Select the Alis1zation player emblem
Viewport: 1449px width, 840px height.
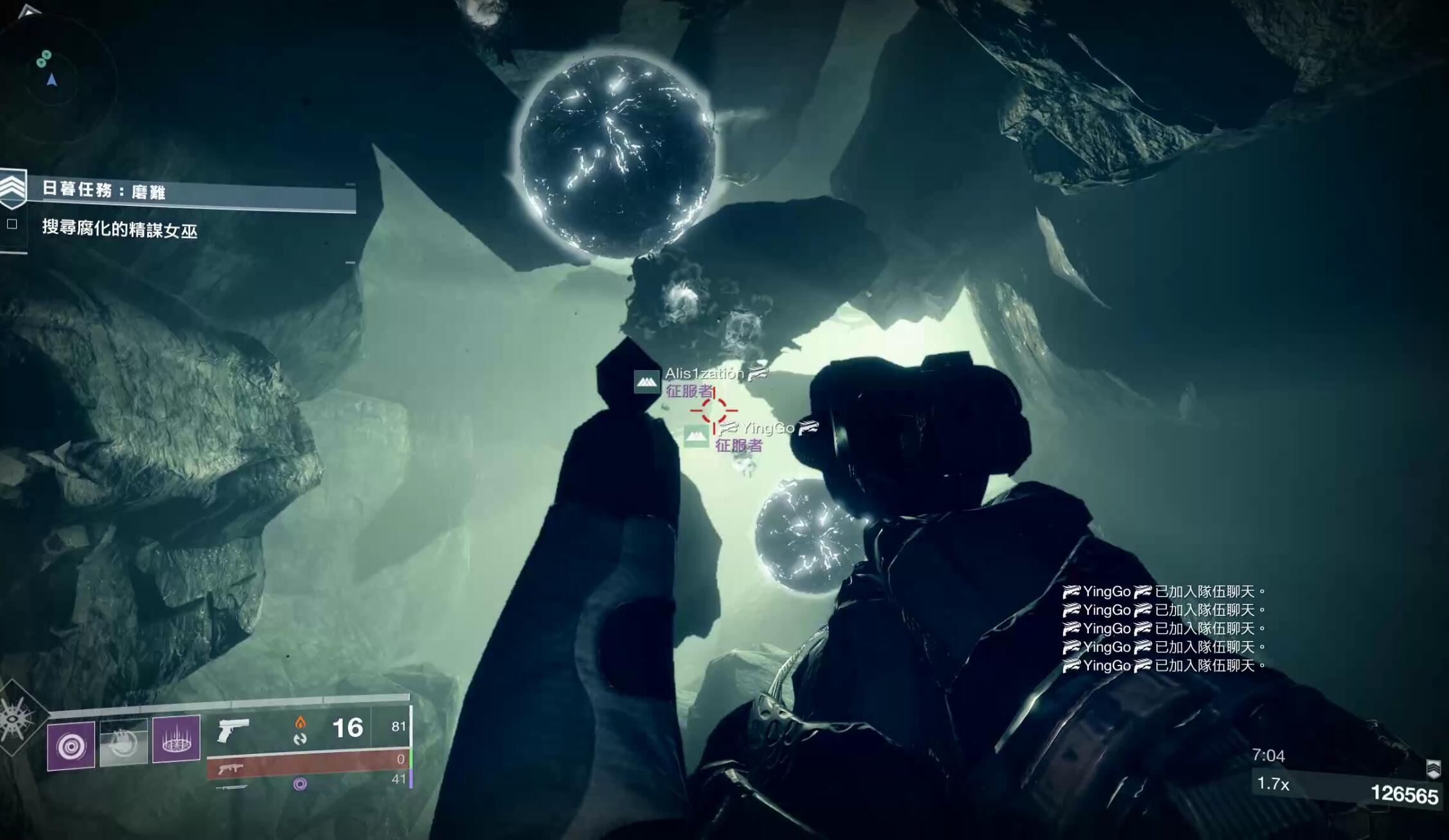coord(646,382)
